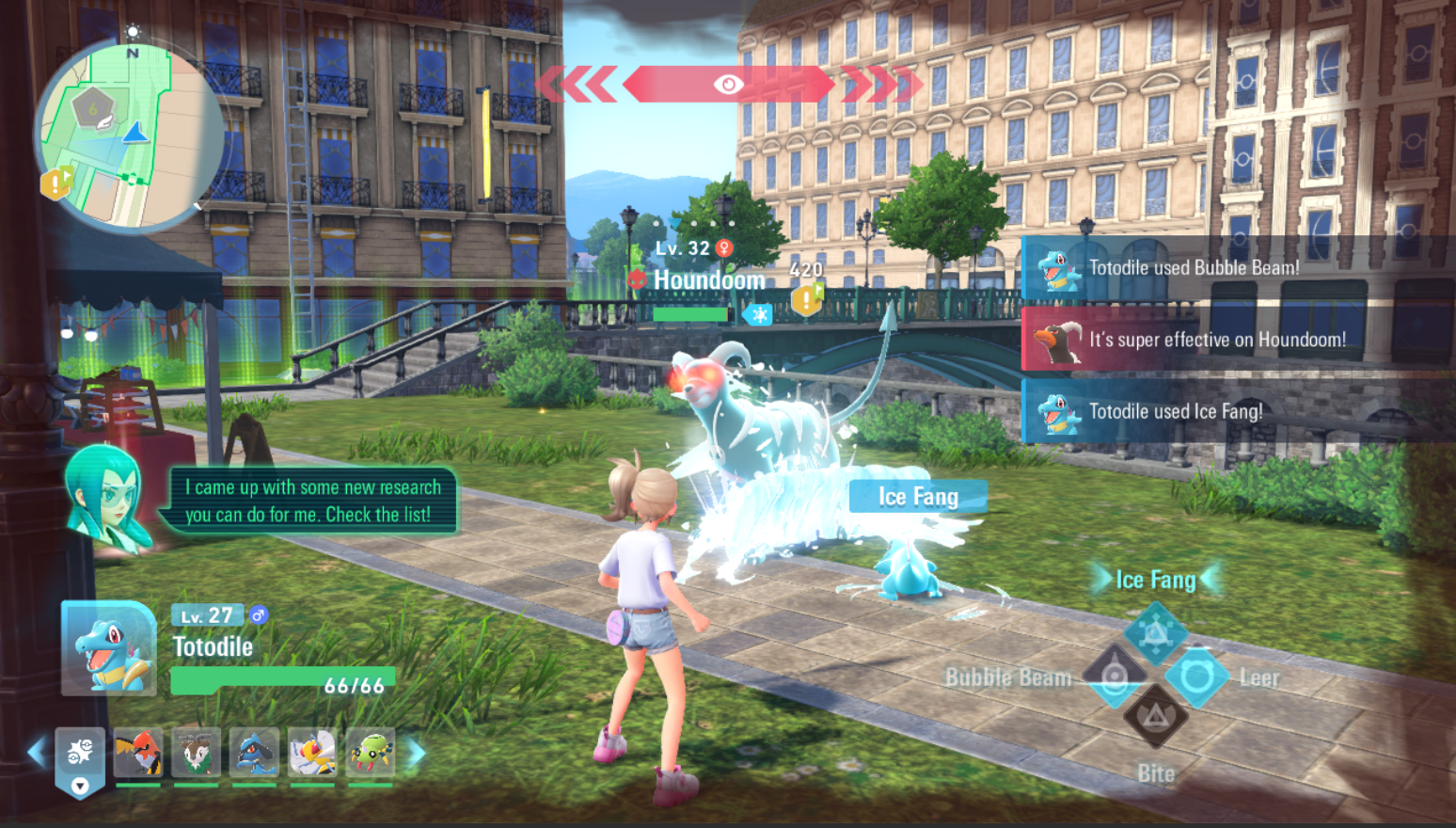Select Skiddo from the party bar
1456x828 pixels.
196,753
